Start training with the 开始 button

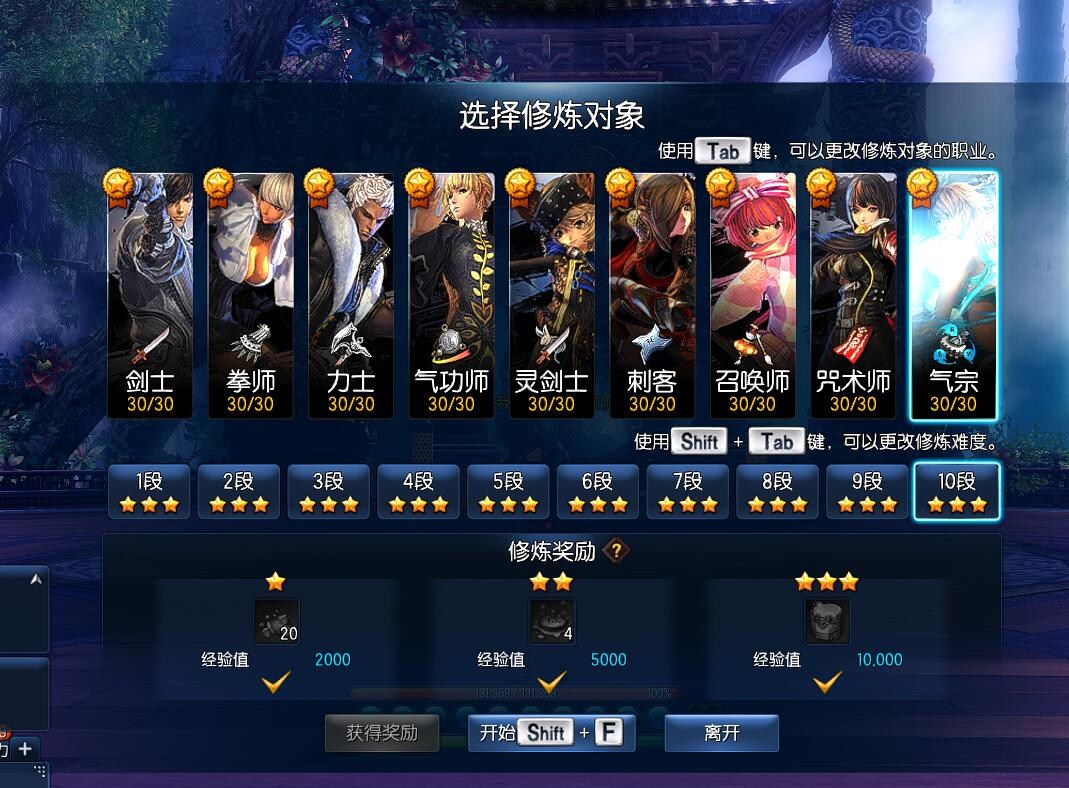pos(551,733)
